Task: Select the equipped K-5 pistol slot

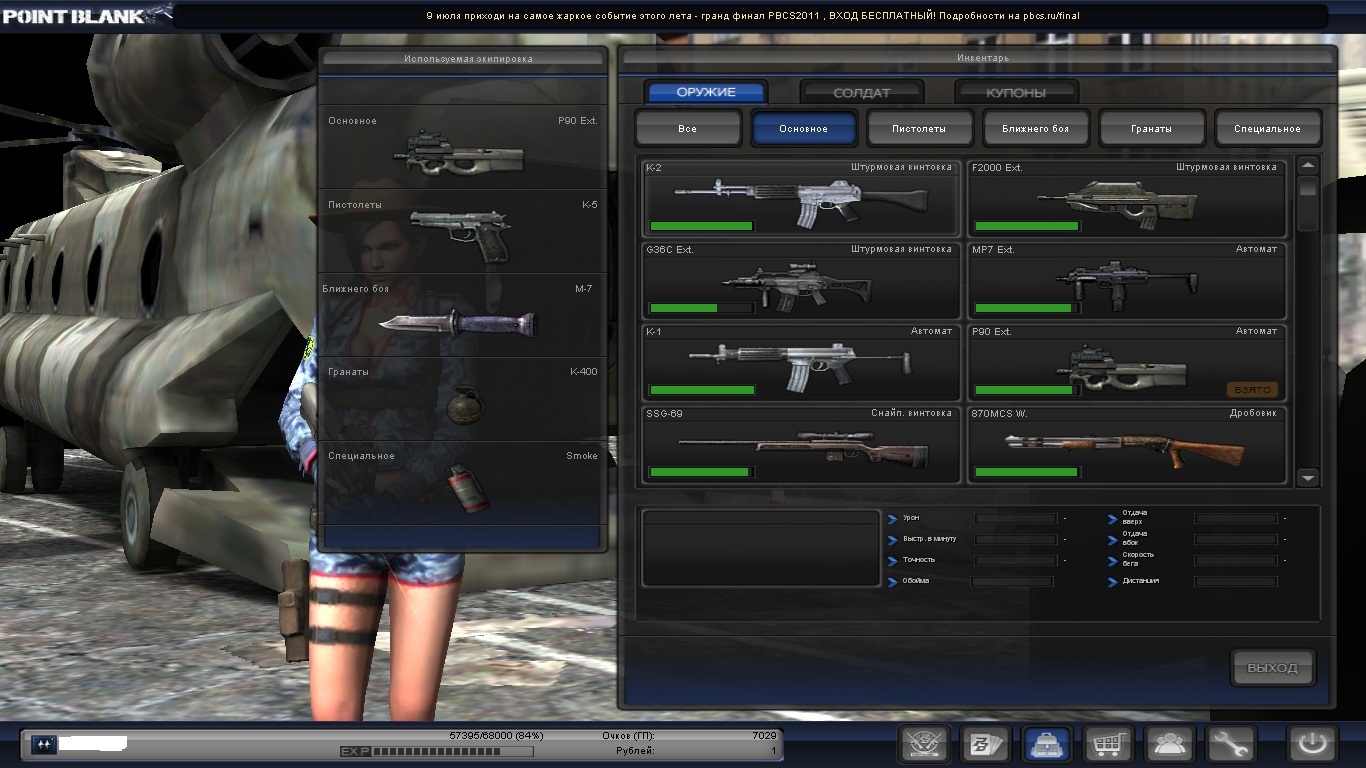Action: [462, 232]
